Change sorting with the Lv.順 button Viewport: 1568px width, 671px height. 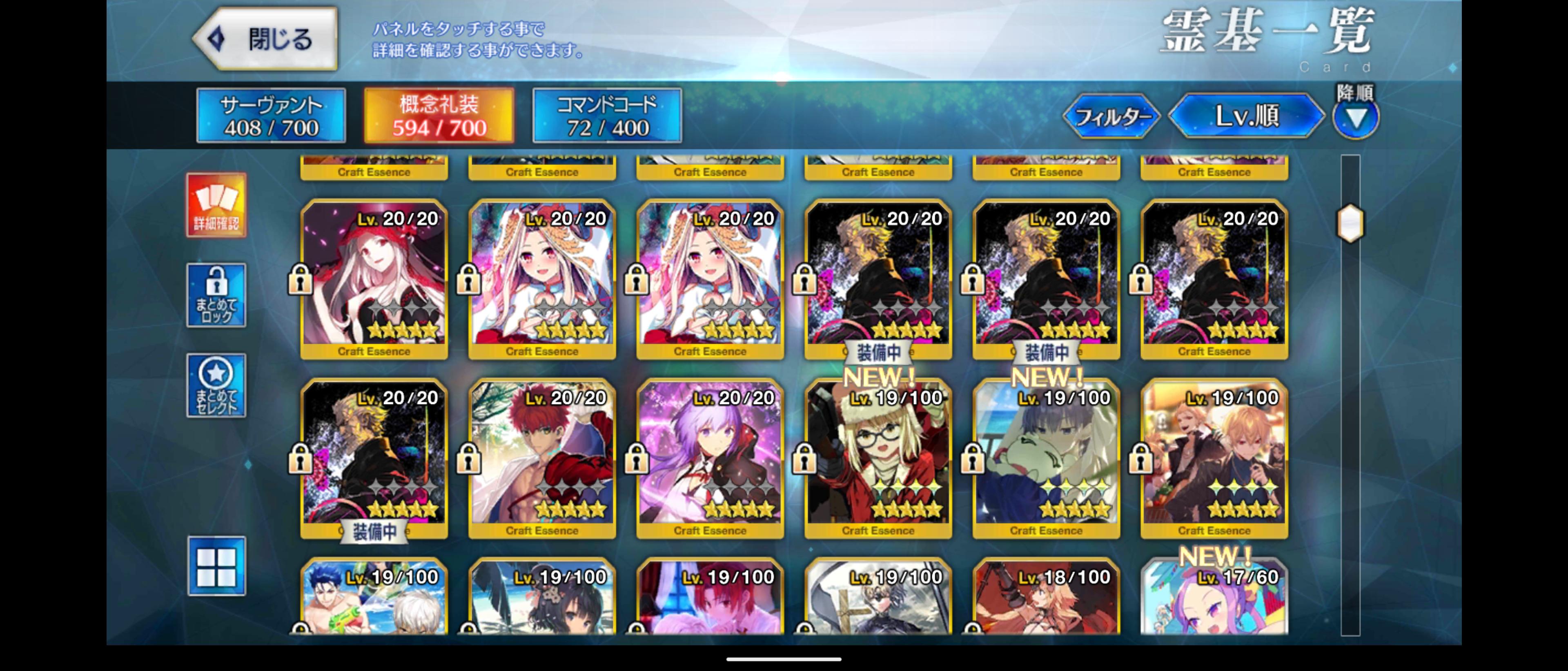(1247, 116)
